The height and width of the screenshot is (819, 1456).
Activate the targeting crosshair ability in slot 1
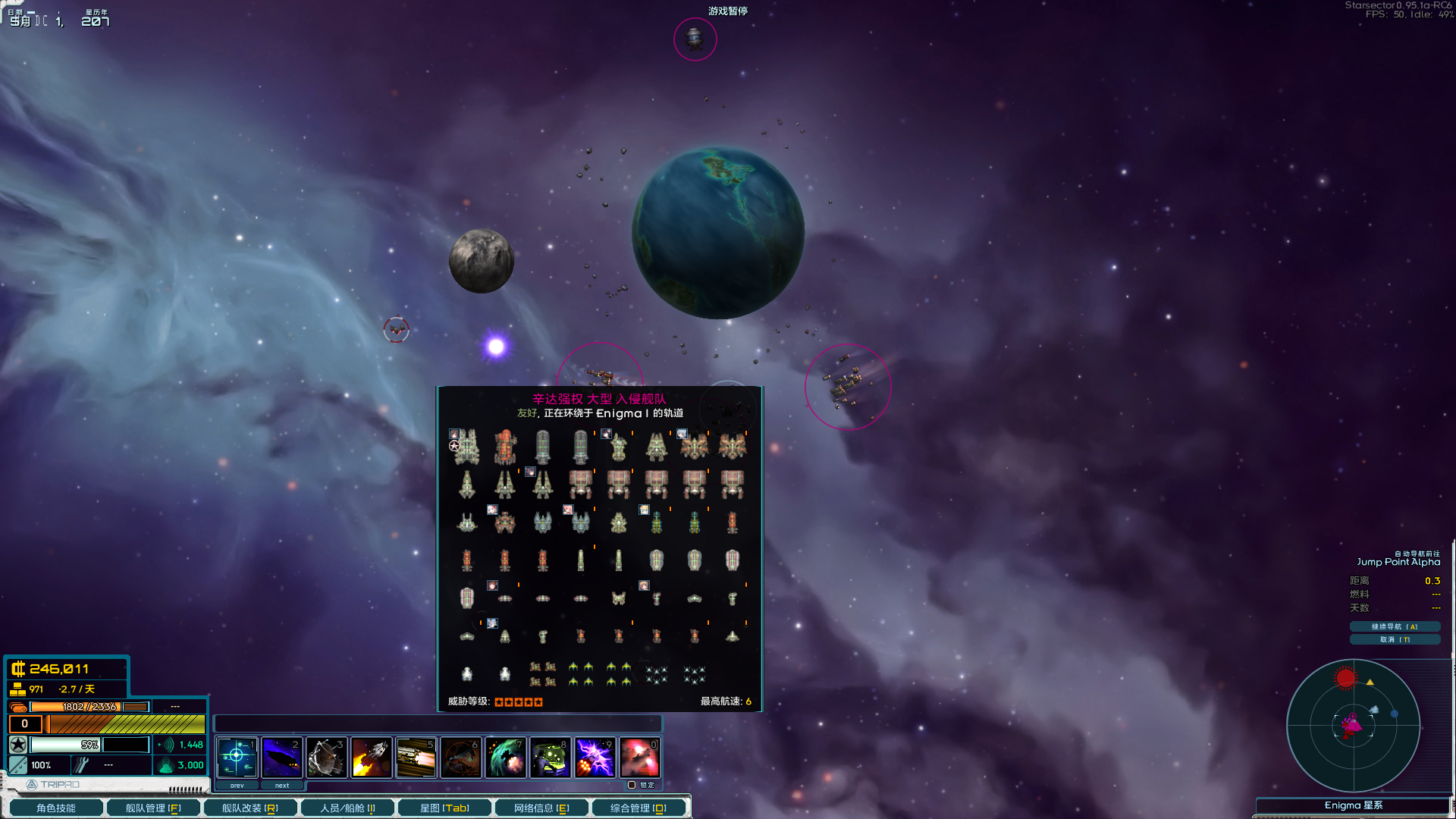point(237,757)
